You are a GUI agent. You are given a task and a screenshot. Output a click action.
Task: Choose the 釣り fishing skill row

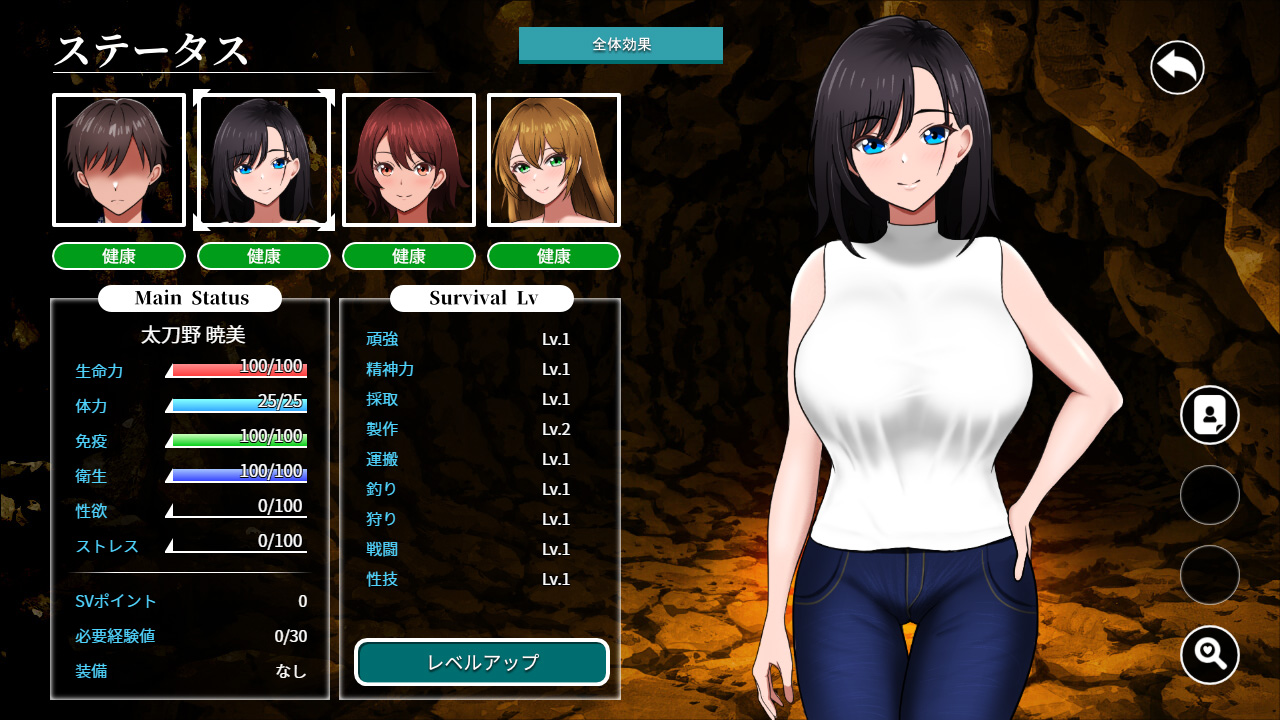click(468, 489)
